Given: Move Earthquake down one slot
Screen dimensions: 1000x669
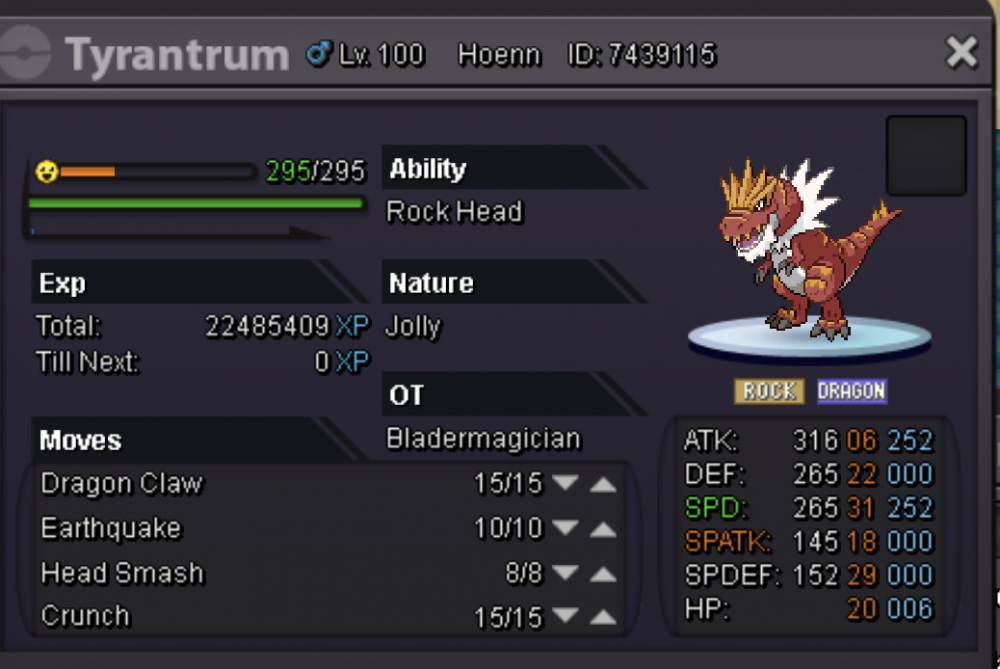Looking at the screenshot, I should pos(566,529).
